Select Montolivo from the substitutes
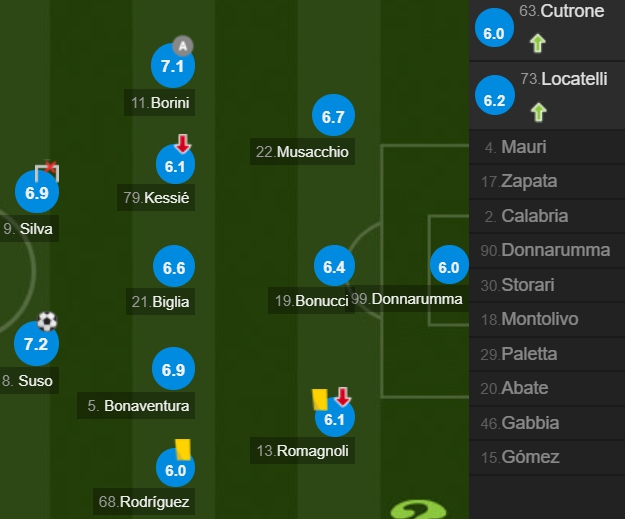Image resolution: width=625 pixels, height=519 pixels. [541, 319]
